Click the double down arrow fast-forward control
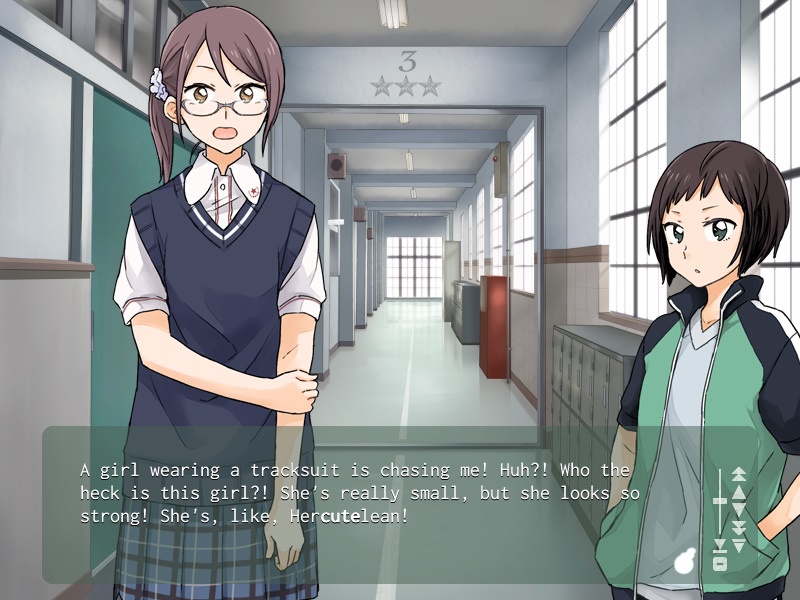This screenshot has height=600, width=800. pyautogui.click(x=739, y=526)
